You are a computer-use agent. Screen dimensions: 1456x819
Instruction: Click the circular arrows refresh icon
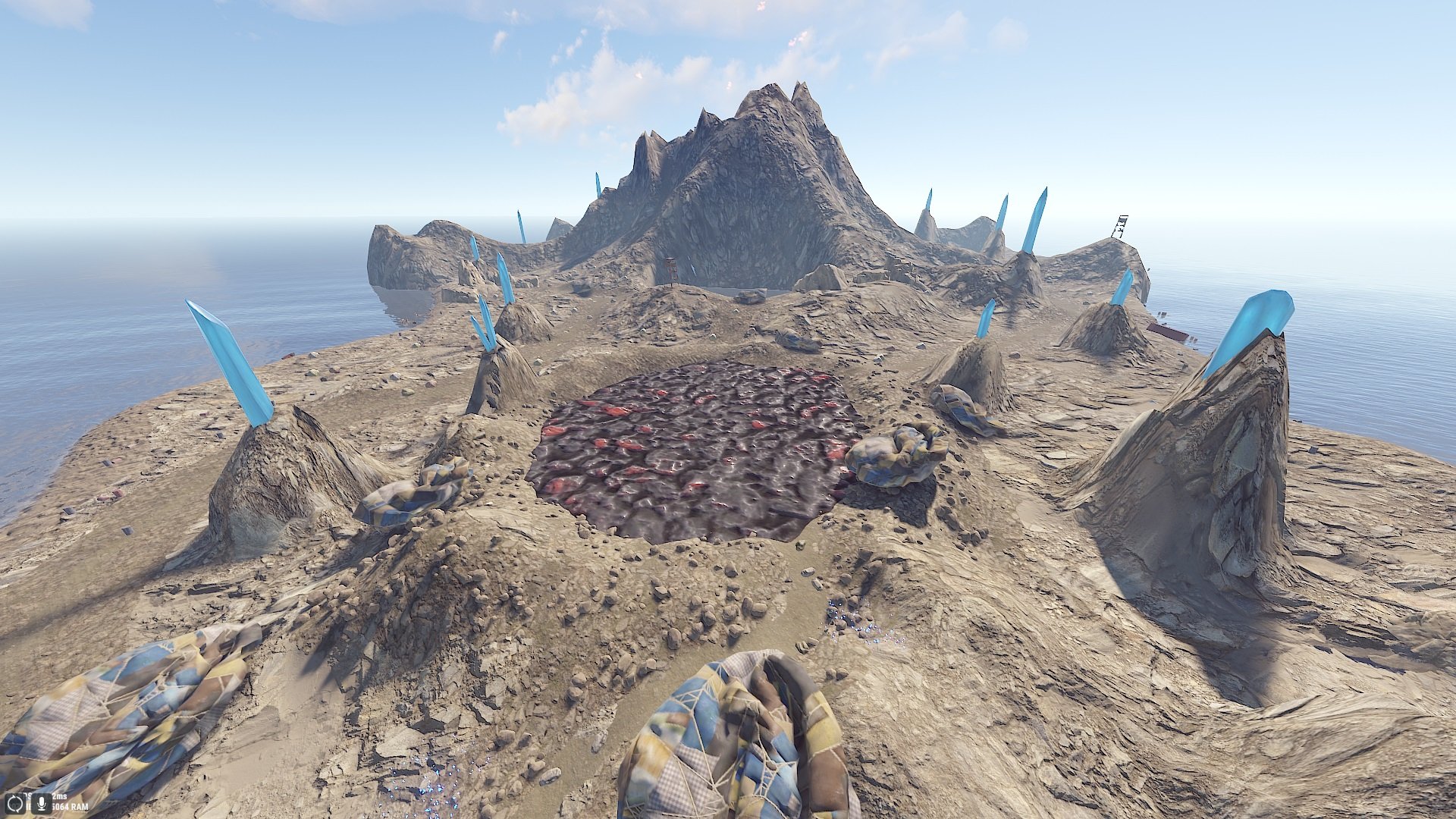(x=15, y=802)
